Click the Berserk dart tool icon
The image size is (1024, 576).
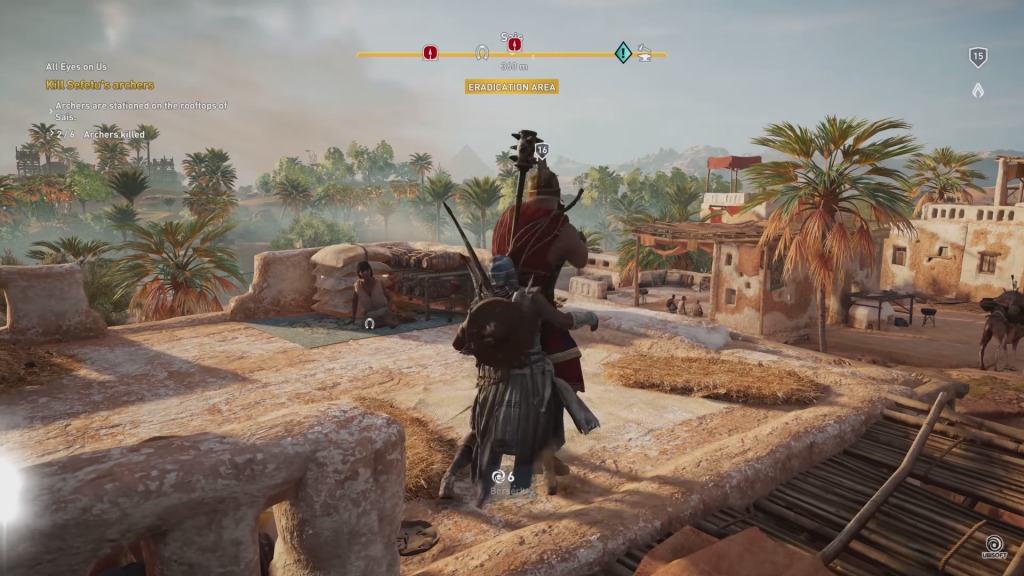[x=498, y=477]
